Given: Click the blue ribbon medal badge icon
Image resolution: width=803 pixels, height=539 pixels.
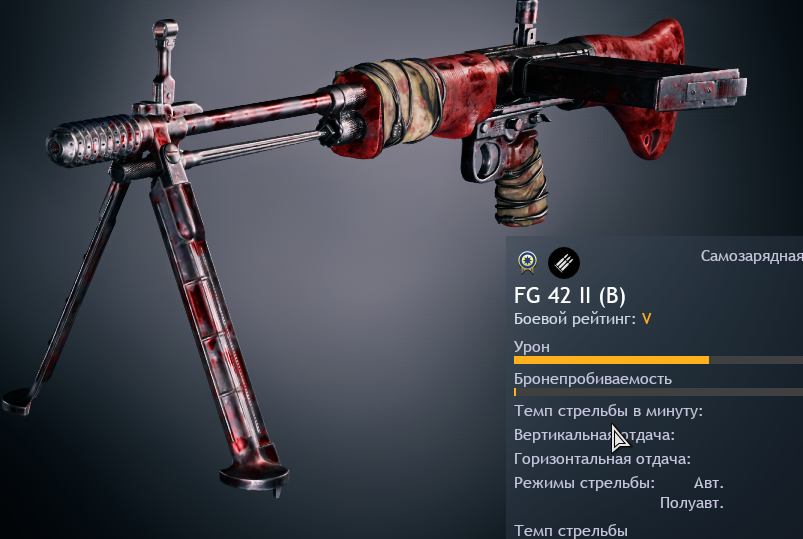Looking at the screenshot, I should click(x=526, y=263).
